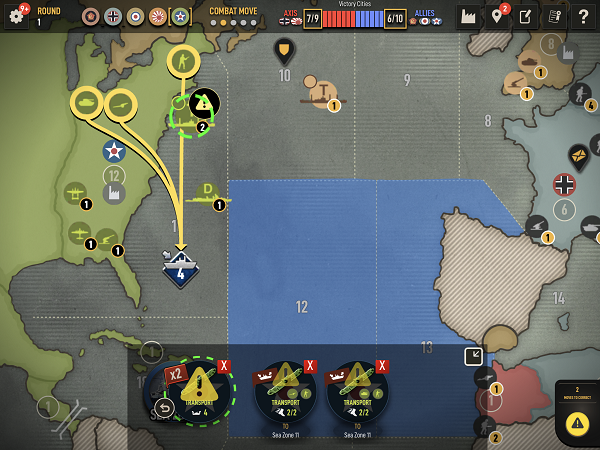The width and height of the screenshot is (600, 450).
Task: Select the yellow artillery unit bubble
Action: (x=121, y=105)
